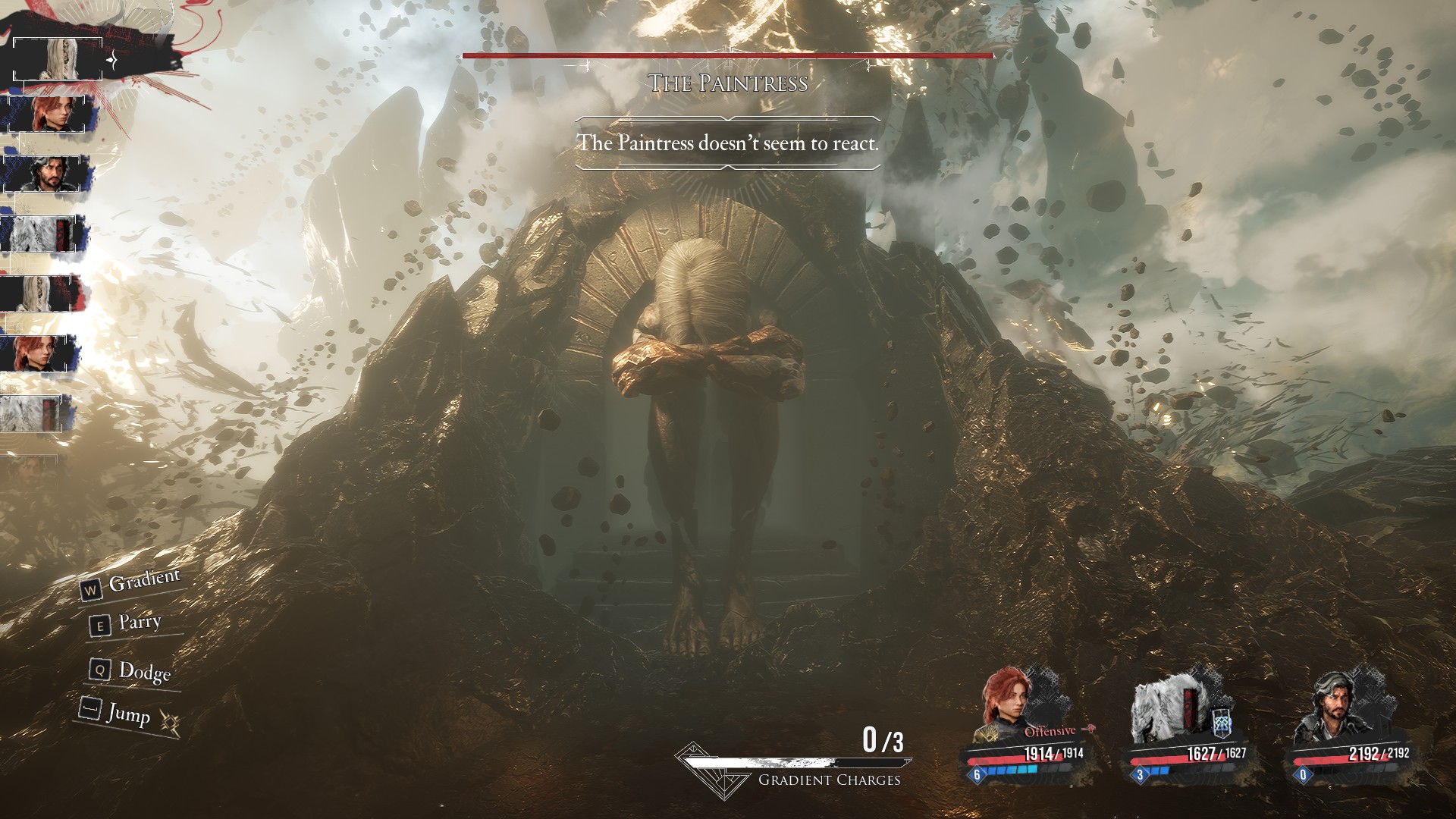Image resolution: width=1456 pixels, height=819 pixels.
Task: Select Verso's portrait in the turn order list
Action: (47, 174)
